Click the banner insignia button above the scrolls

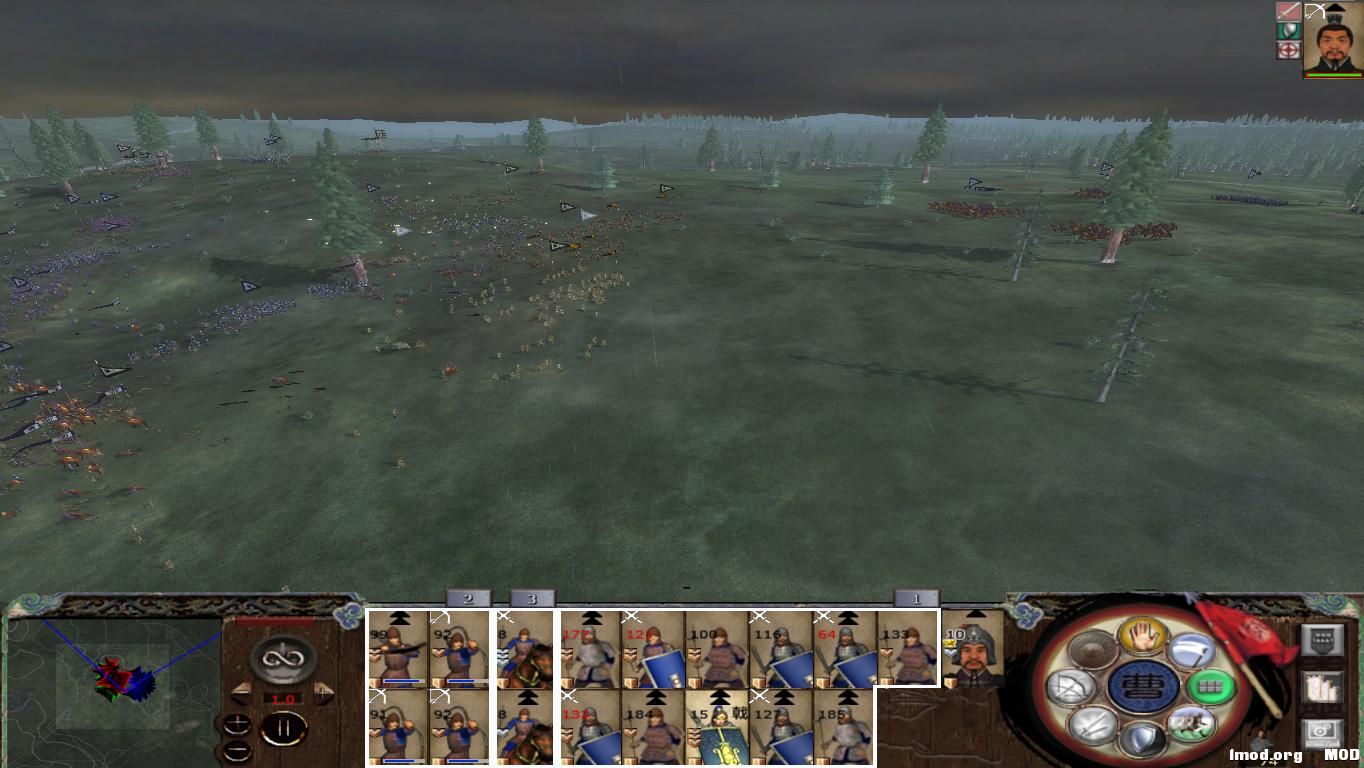[1322, 638]
